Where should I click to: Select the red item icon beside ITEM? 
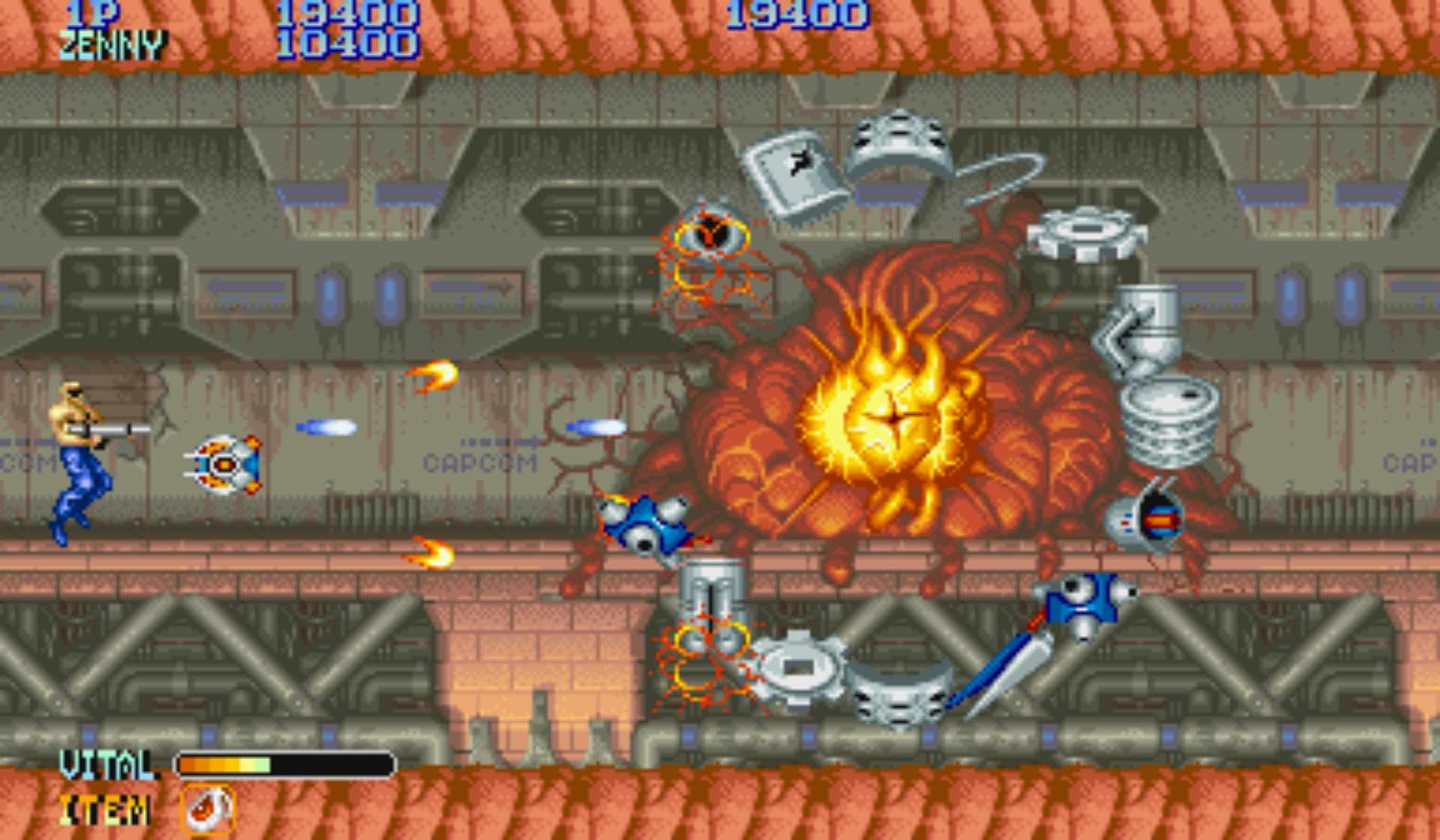tap(208, 809)
